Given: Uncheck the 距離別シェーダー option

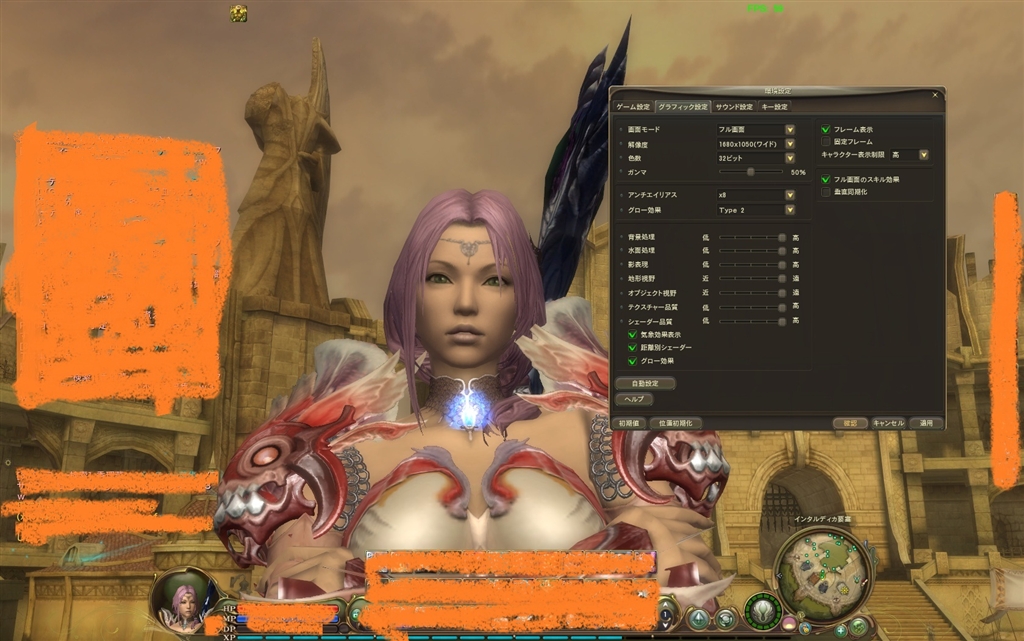Looking at the screenshot, I should (632, 347).
